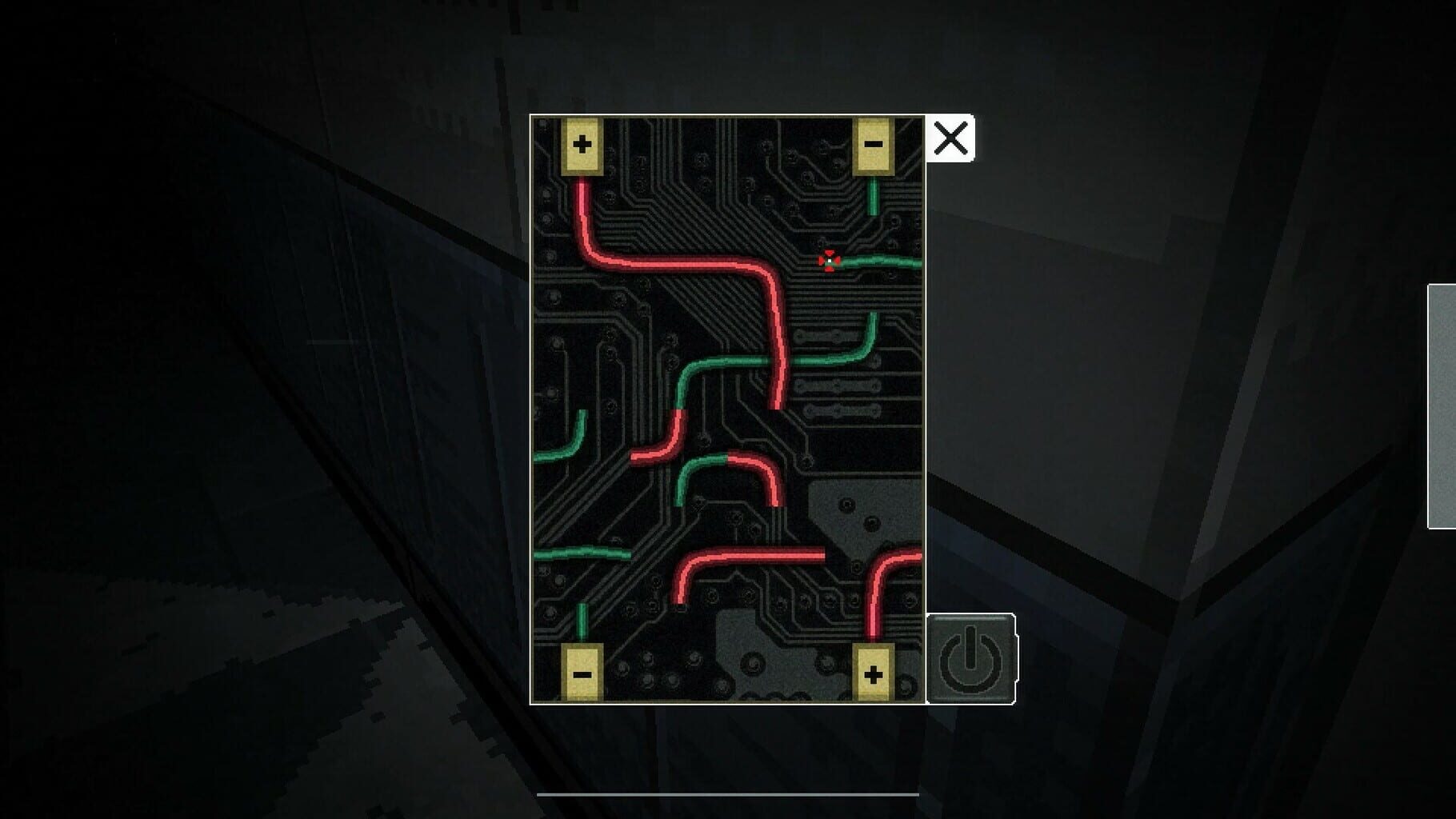Toggle the short green stub near bottom-left terminal
Screen dimensions: 1456x819
tap(582, 620)
